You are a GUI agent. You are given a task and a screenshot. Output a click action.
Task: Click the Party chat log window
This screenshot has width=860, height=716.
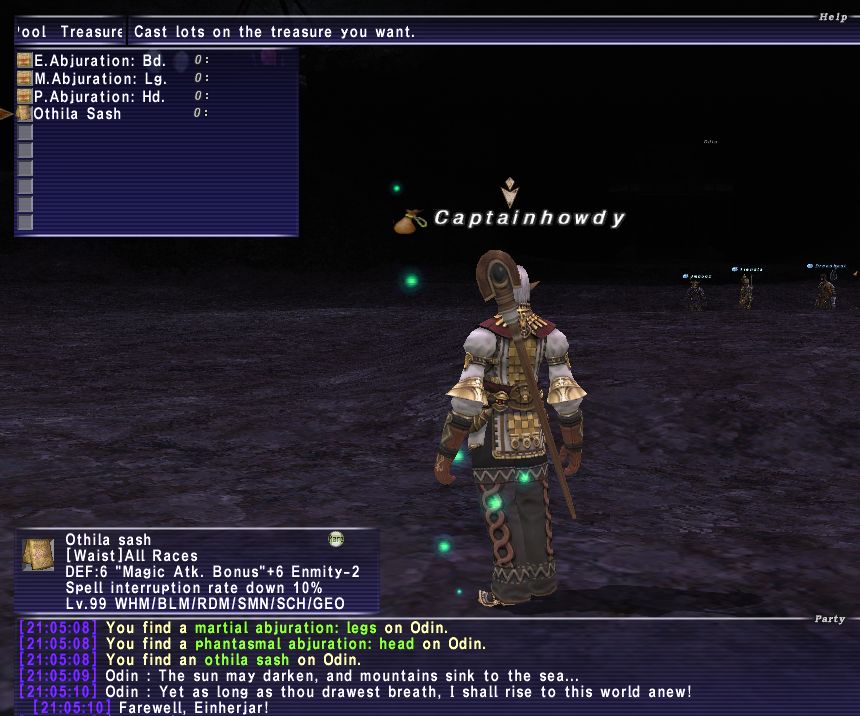pyautogui.click(x=430, y=668)
